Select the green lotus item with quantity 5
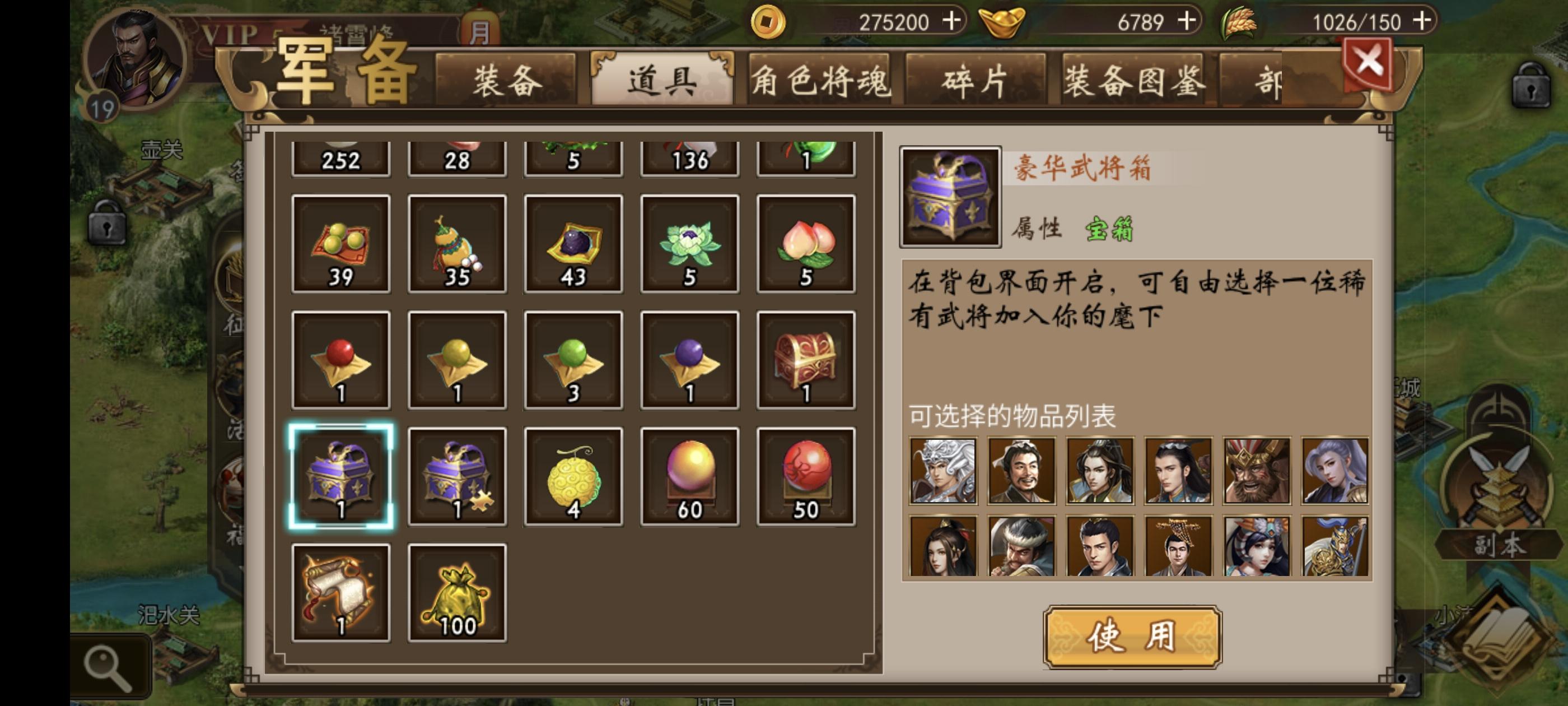The width and height of the screenshot is (1568, 706). (688, 244)
